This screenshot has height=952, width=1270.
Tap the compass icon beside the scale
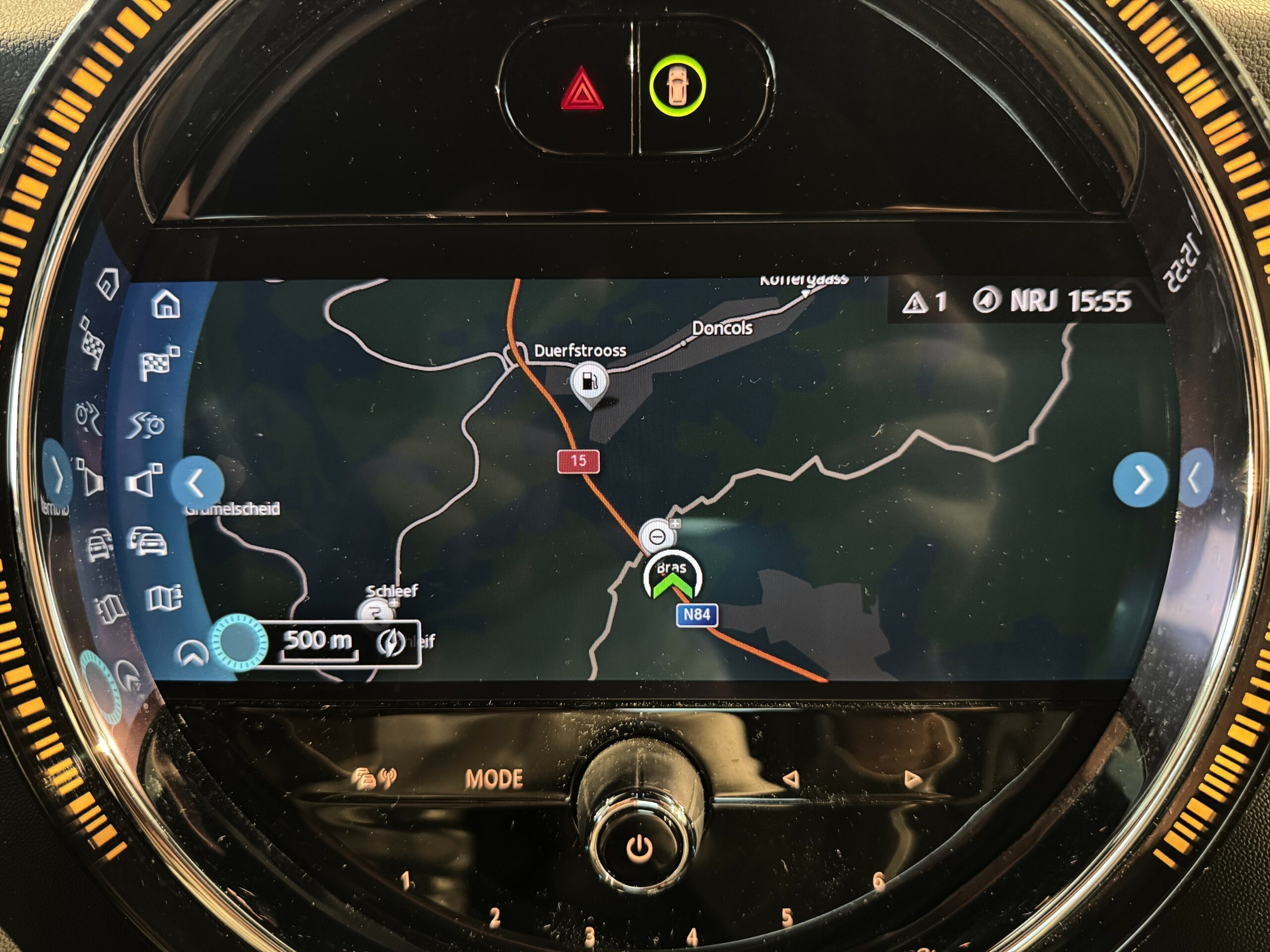[x=391, y=643]
